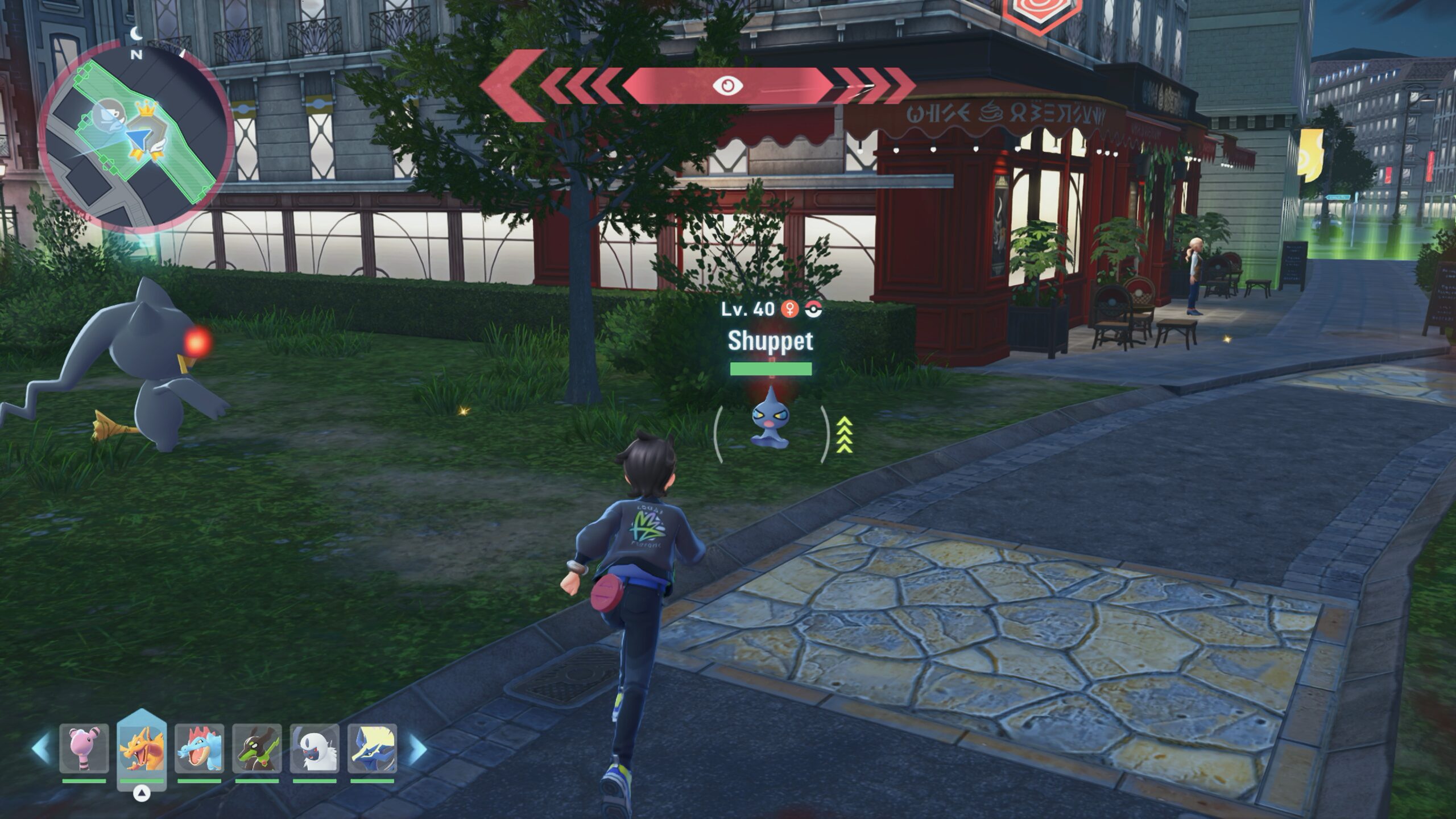Open the circular minimap
Viewport: 1456px width, 819px height.
click(x=136, y=137)
